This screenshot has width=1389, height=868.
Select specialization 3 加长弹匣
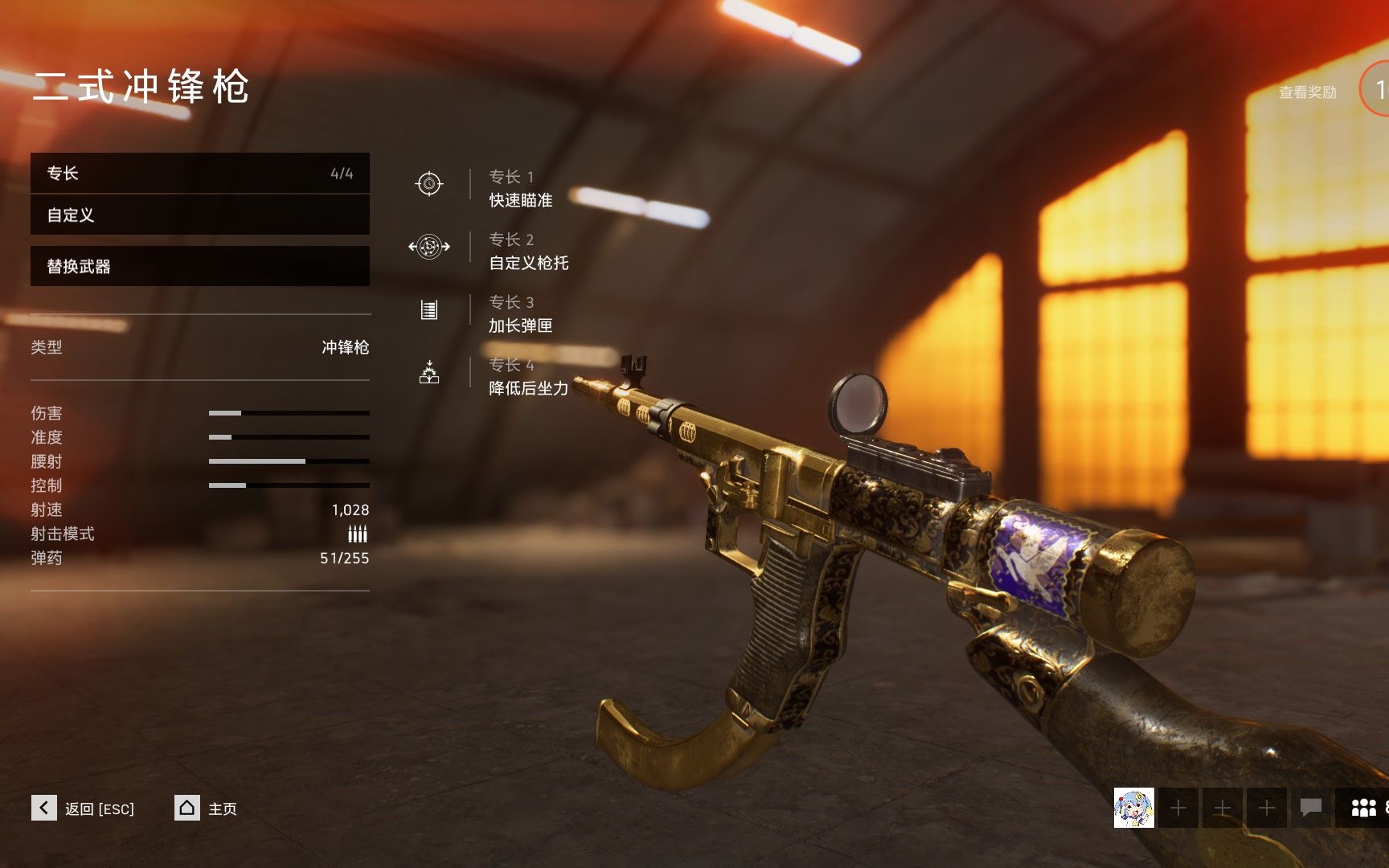pos(520,314)
